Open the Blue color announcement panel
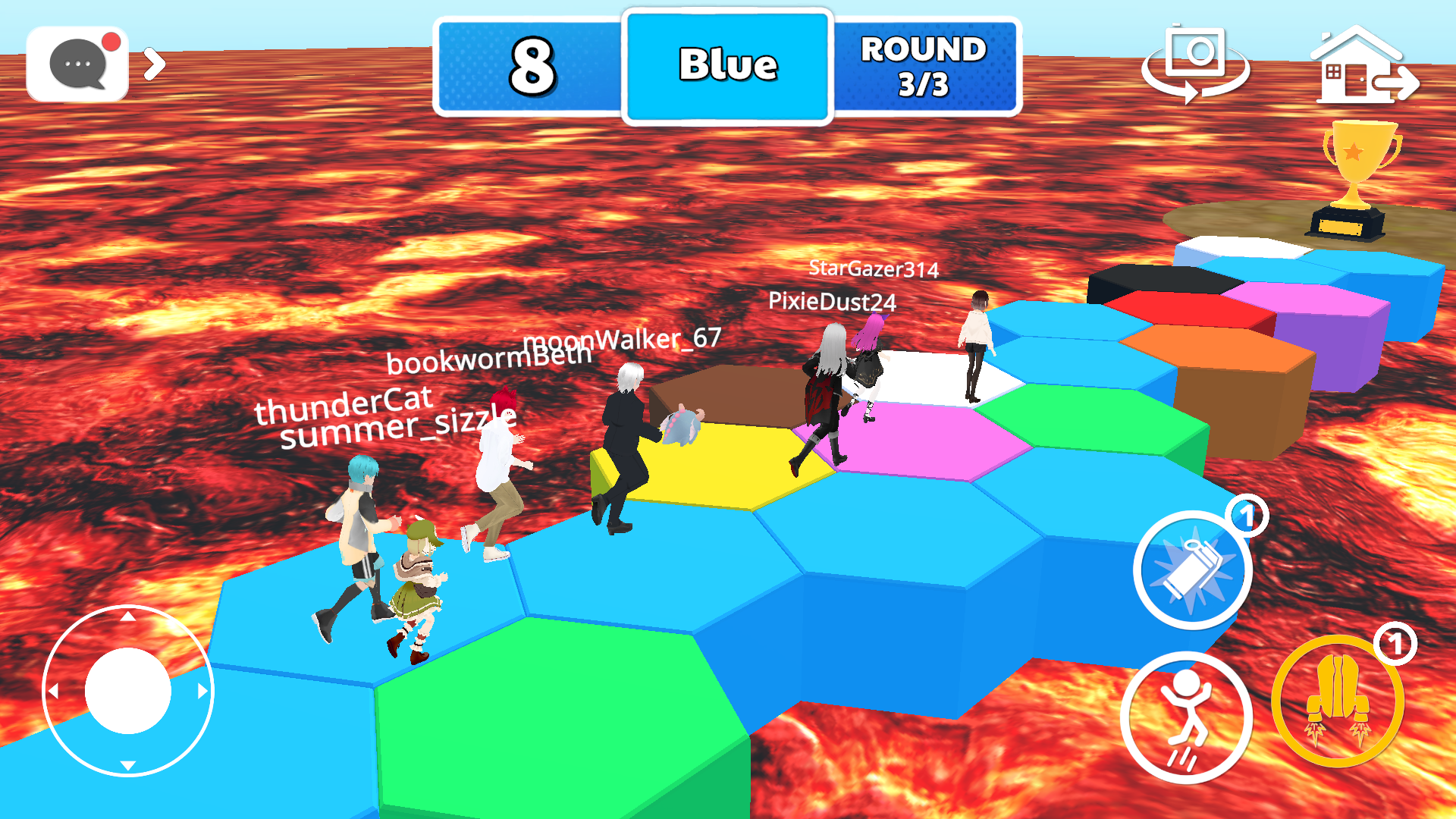This screenshot has width=1456, height=819. [x=727, y=64]
